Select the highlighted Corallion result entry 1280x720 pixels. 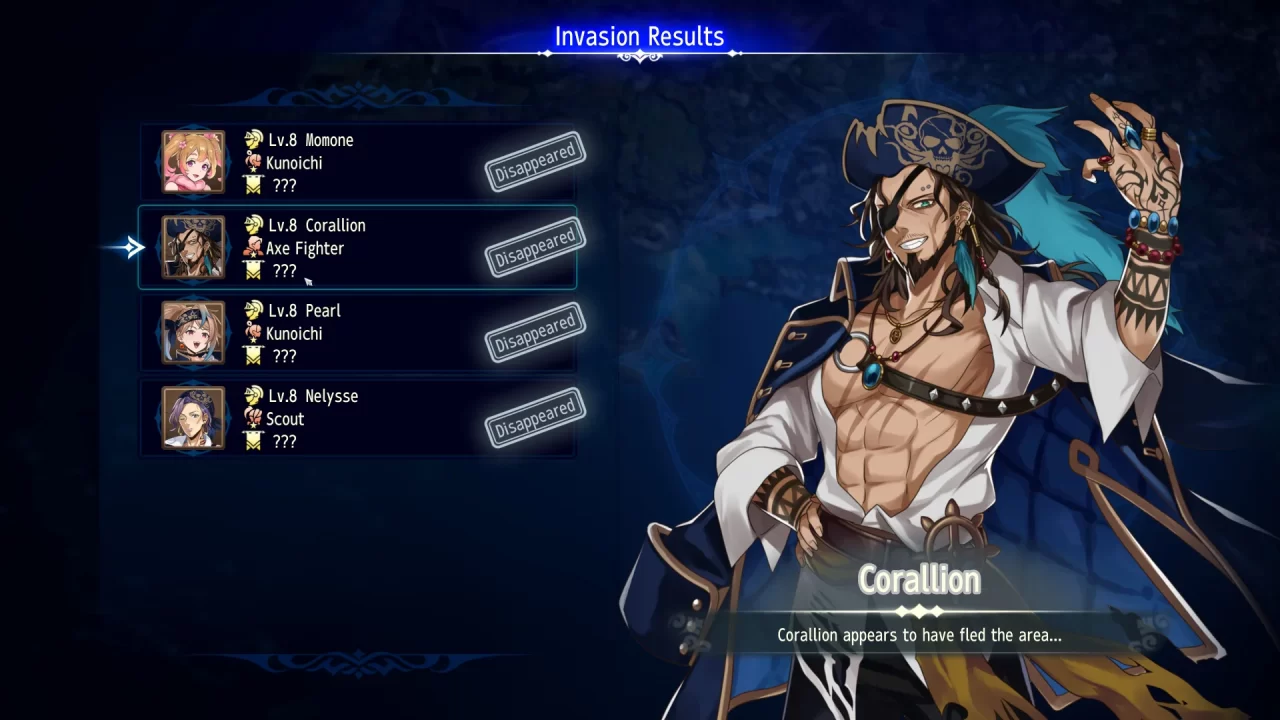pyautogui.click(x=357, y=247)
